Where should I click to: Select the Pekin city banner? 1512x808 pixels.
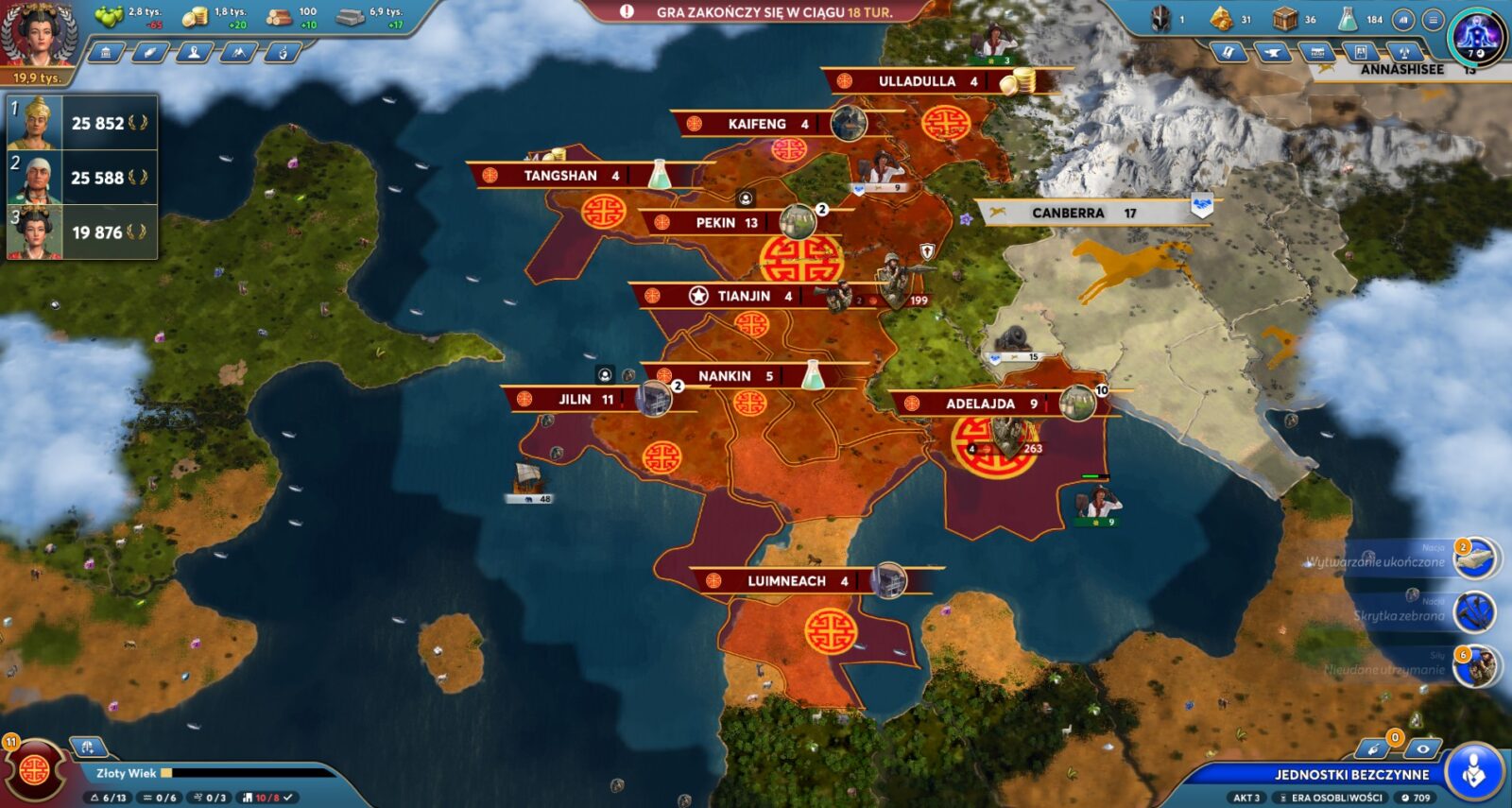pyautogui.click(x=726, y=223)
